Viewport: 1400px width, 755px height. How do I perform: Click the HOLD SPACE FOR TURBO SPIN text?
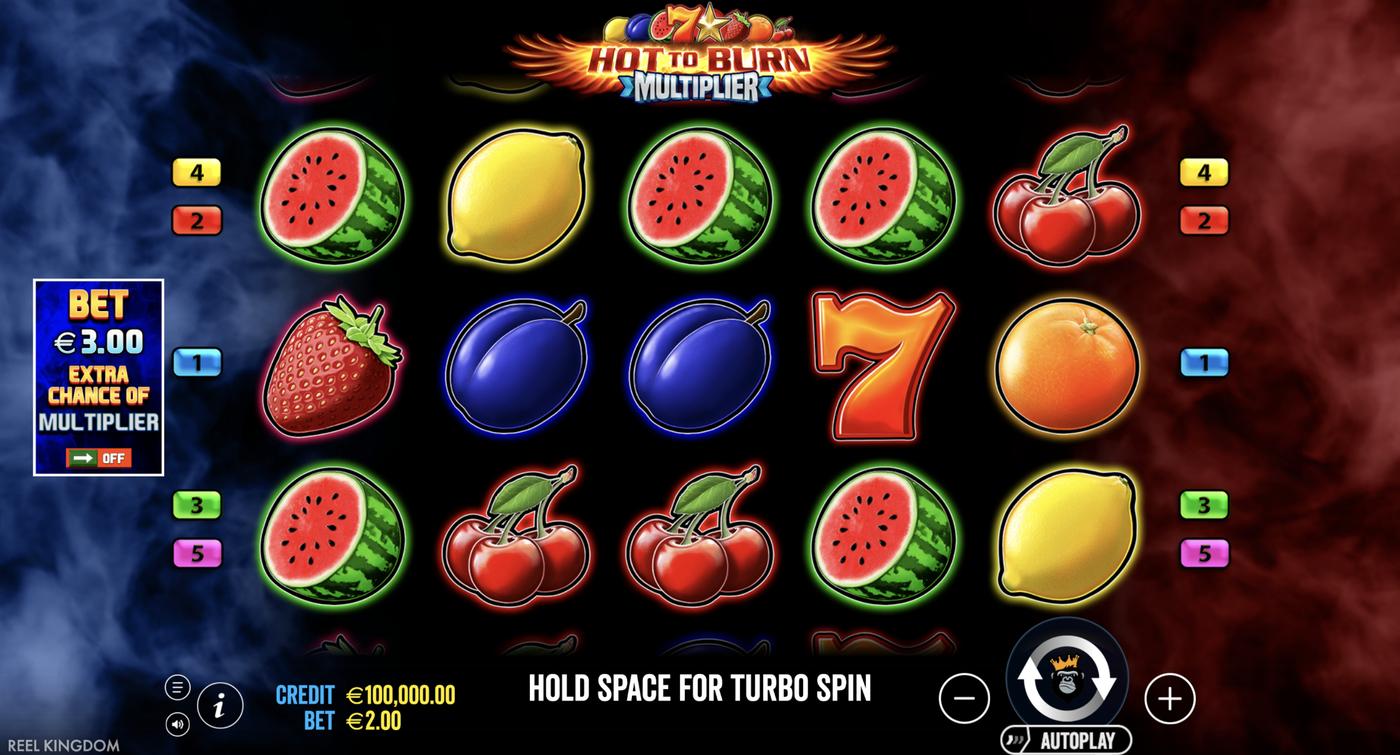(700, 688)
